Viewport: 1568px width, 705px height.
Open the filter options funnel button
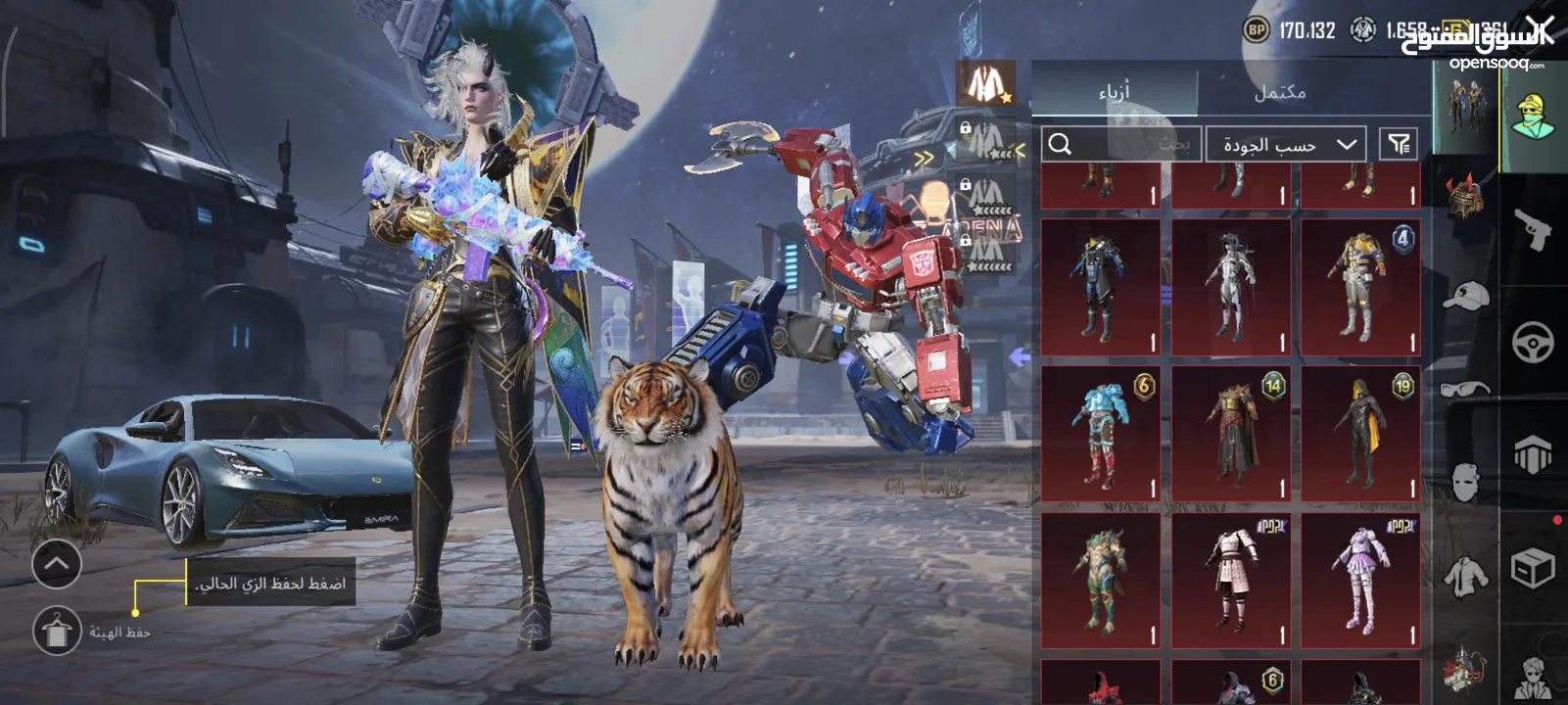(x=1399, y=145)
